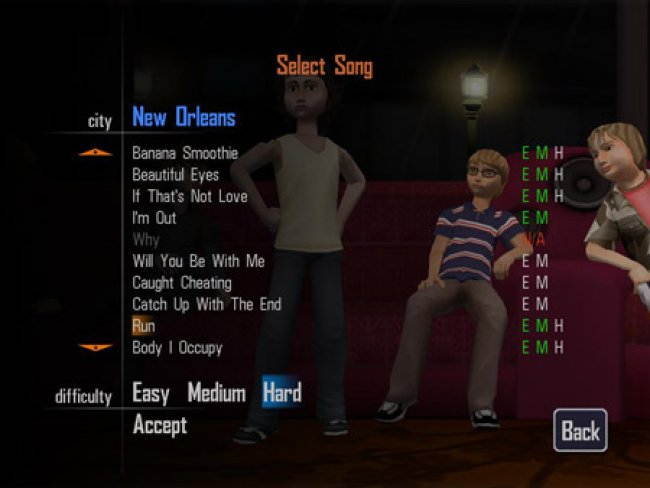The width and height of the screenshot is (650, 488).
Task: Pick Catch Up With The End
Action: 206,304
